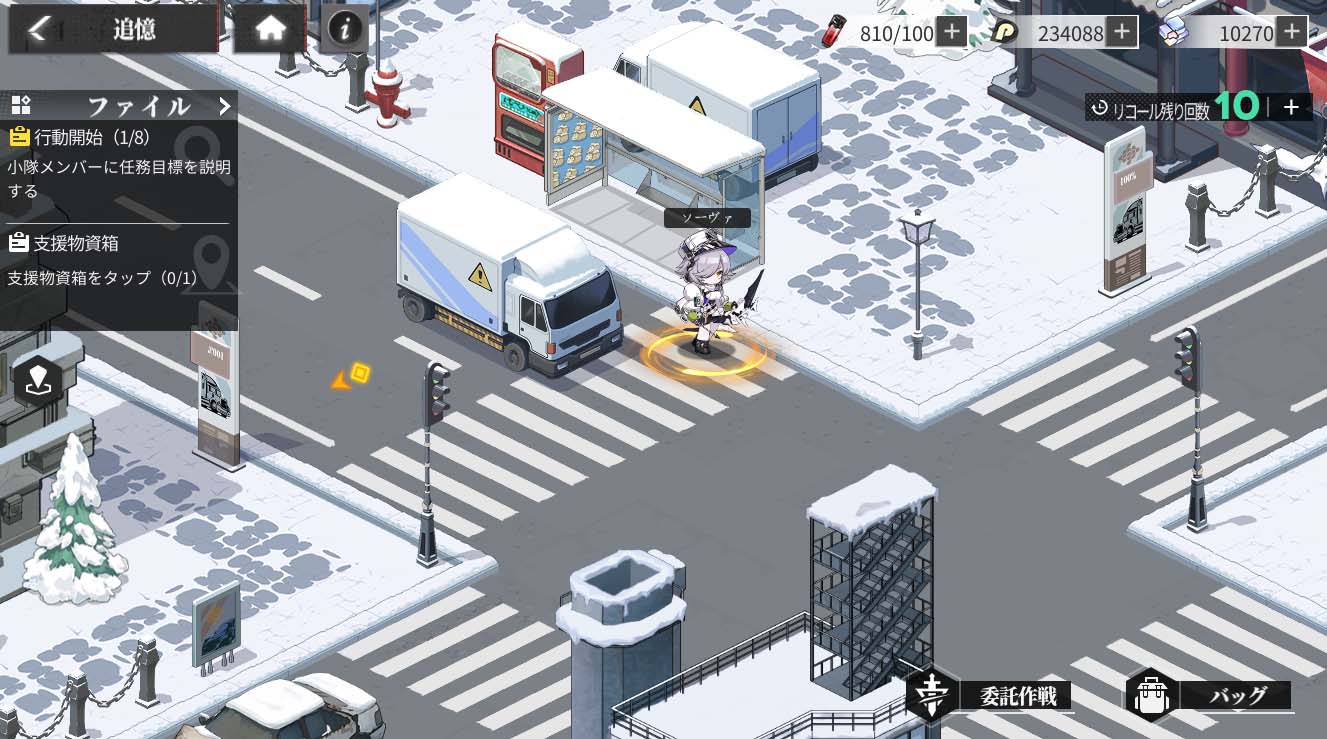This screenshot has height=739, width=1327.
Task: Go back using the 追憶 arrow button
Action: pyautogui.click(x=38, y=29)
